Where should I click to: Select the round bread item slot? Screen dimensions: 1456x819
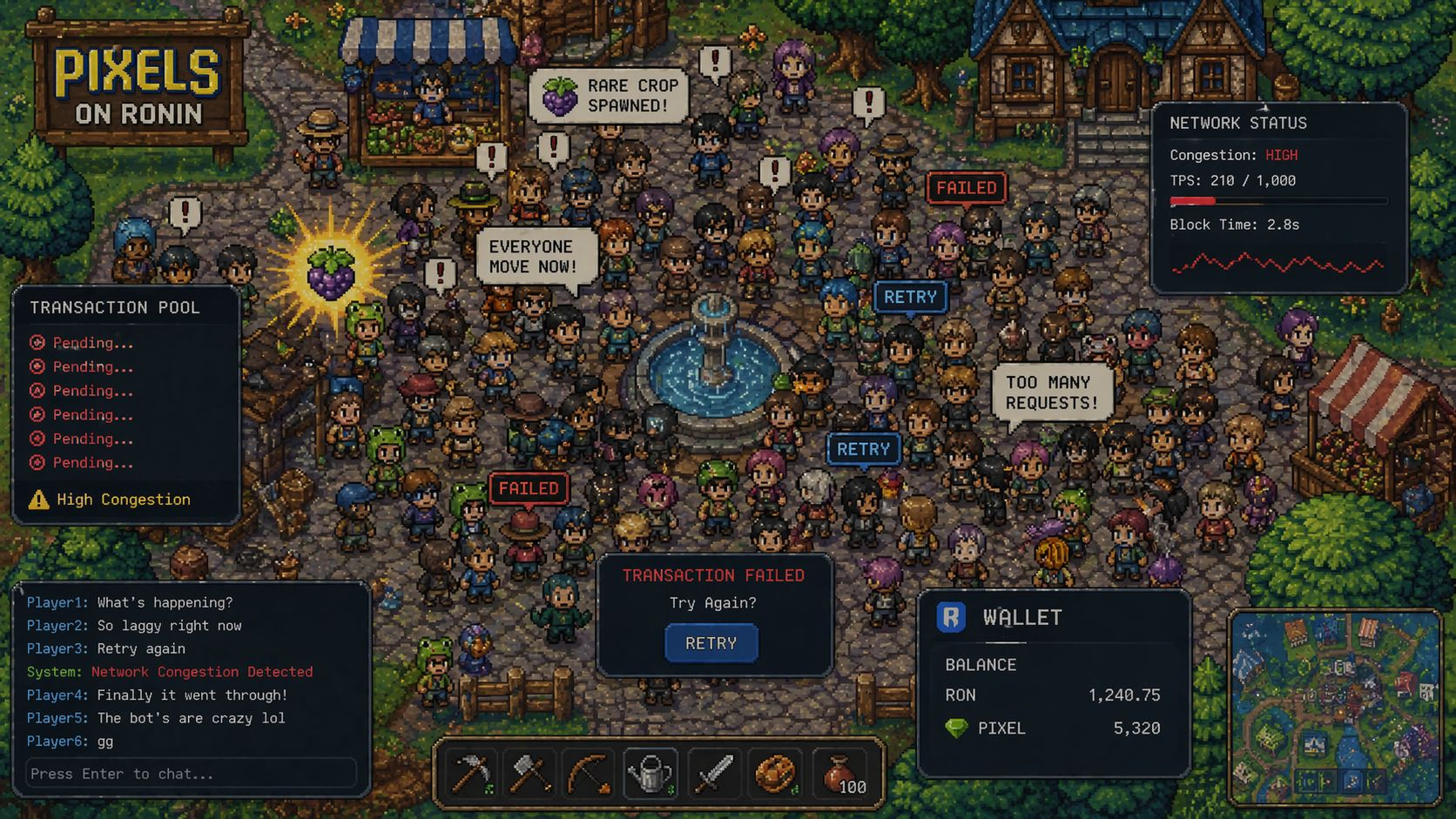point(774,772)
